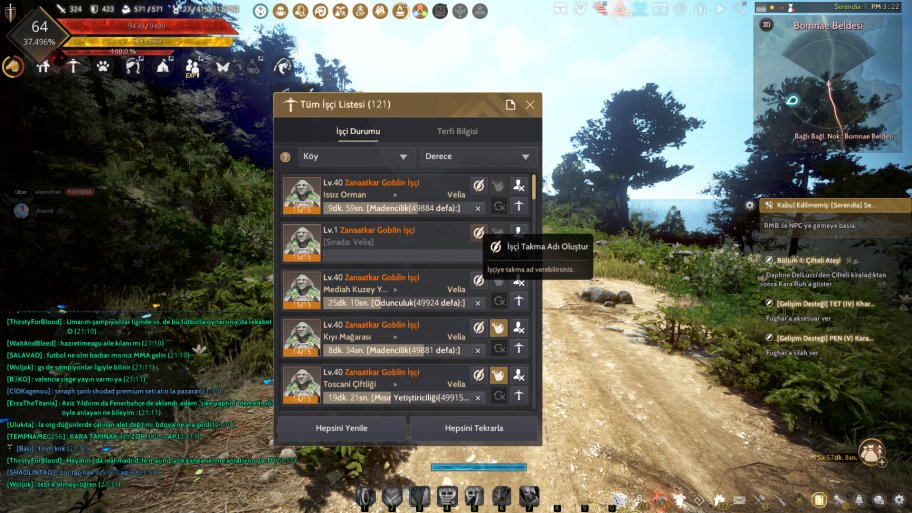Screen dimensions: 912x513
Task: Close the Tüm İşçi Listesi window
Action: point(530,105)
